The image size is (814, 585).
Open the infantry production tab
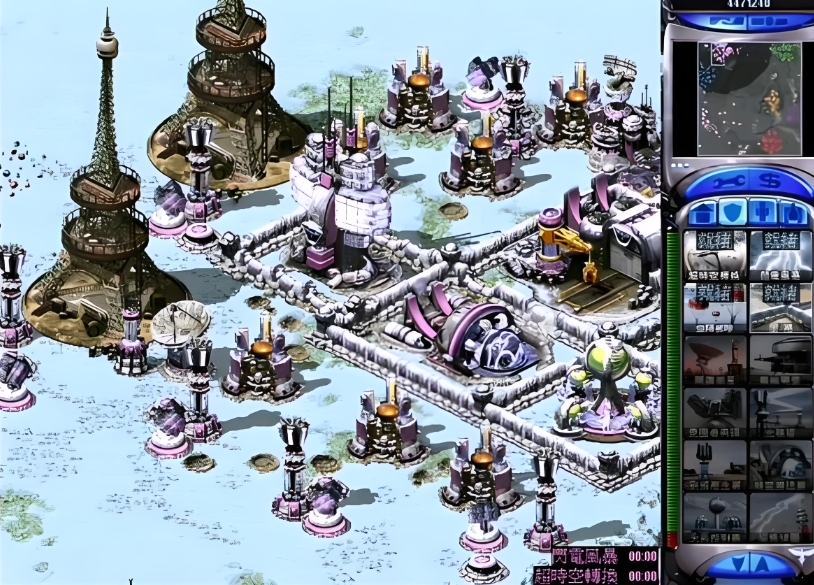[760, 213]
